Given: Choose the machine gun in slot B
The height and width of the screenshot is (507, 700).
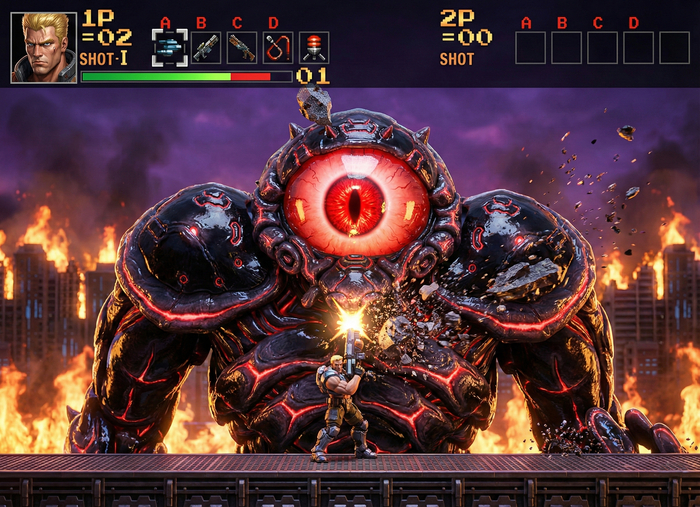Looking at the screenshot, I should (206, 47).
